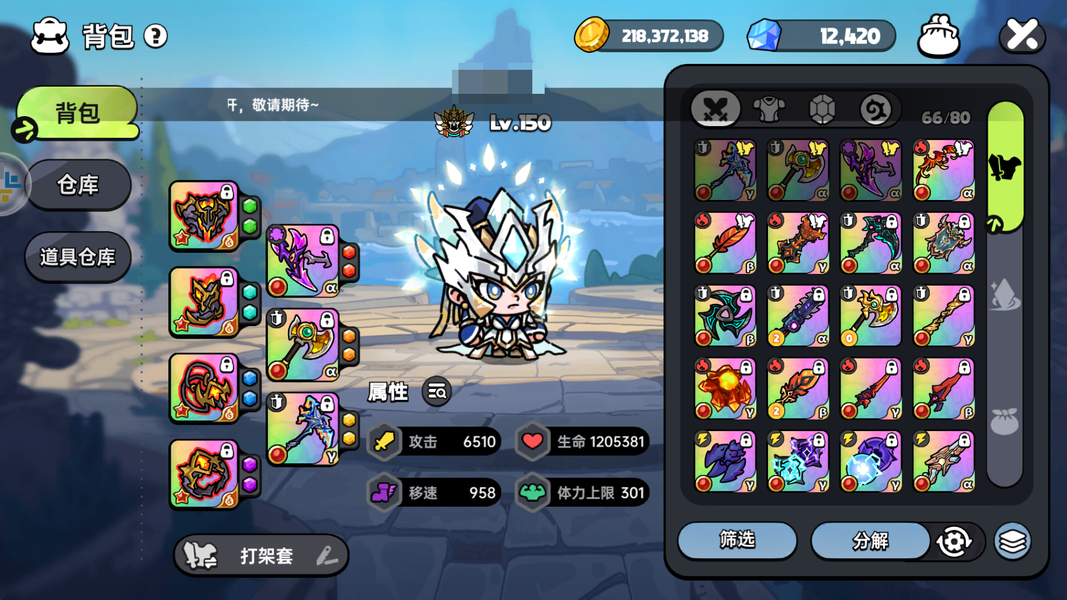The image size is (1067, 600).
Task: Open help question mark beside 背包
Action: tap(156, 36)
